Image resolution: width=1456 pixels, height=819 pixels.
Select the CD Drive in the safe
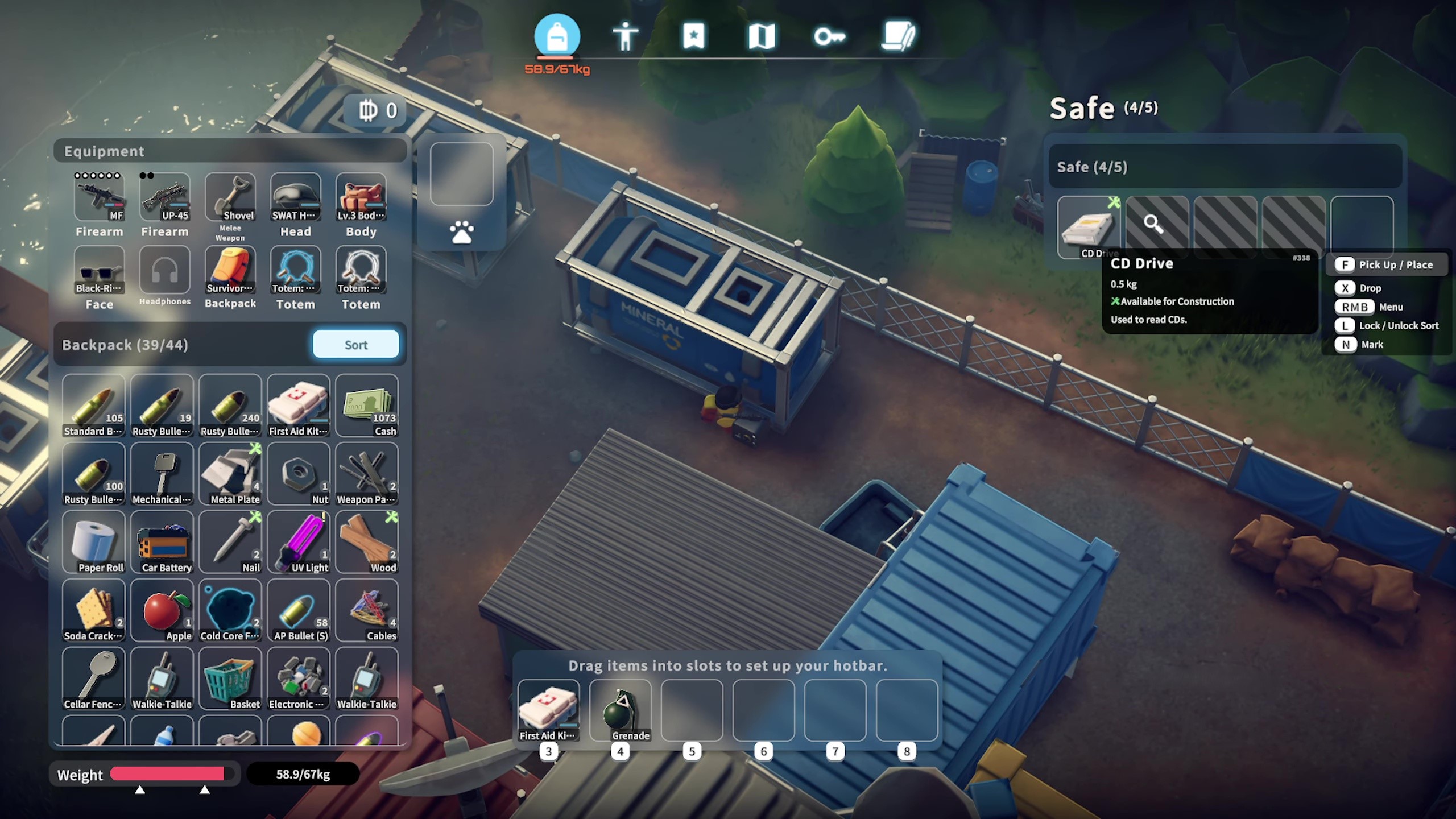pos(1088,227)
